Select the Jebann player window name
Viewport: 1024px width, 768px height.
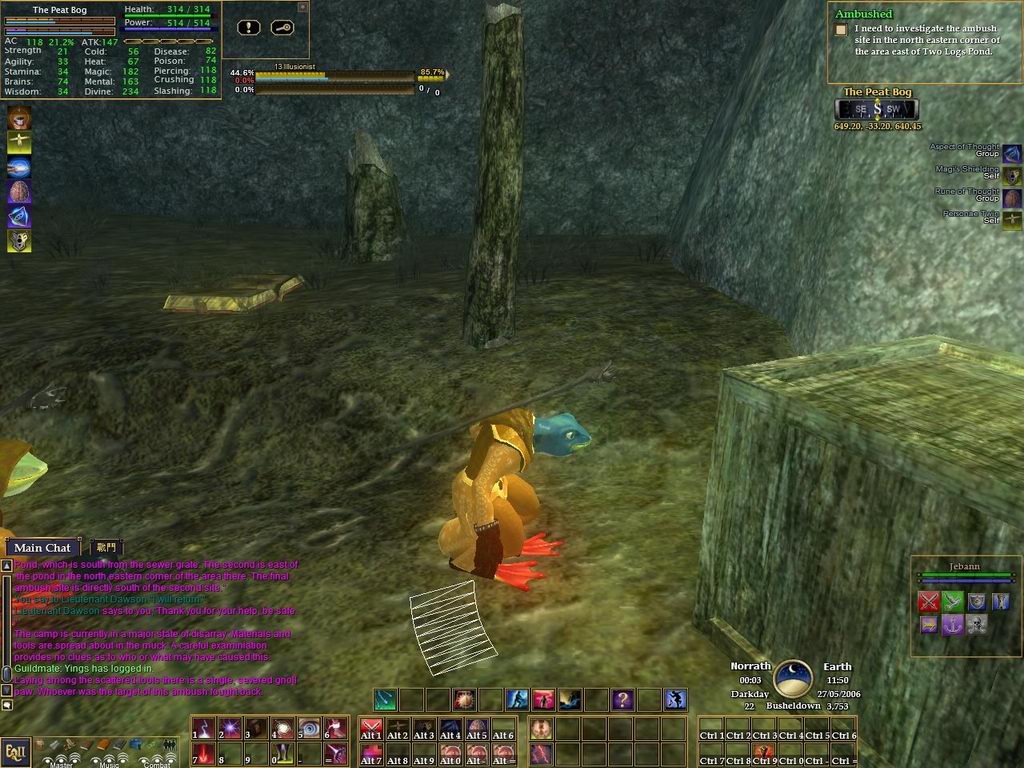[x=964, y=566]
